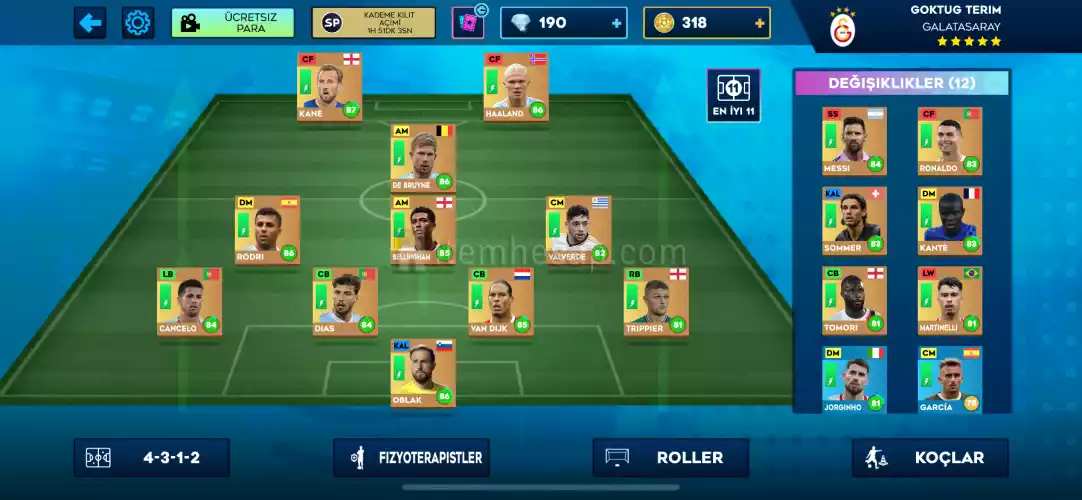Image resolution: width=1082 pixels, height=500 pixels.
Task: Open the Roller menu
Action: pos(670,458)
